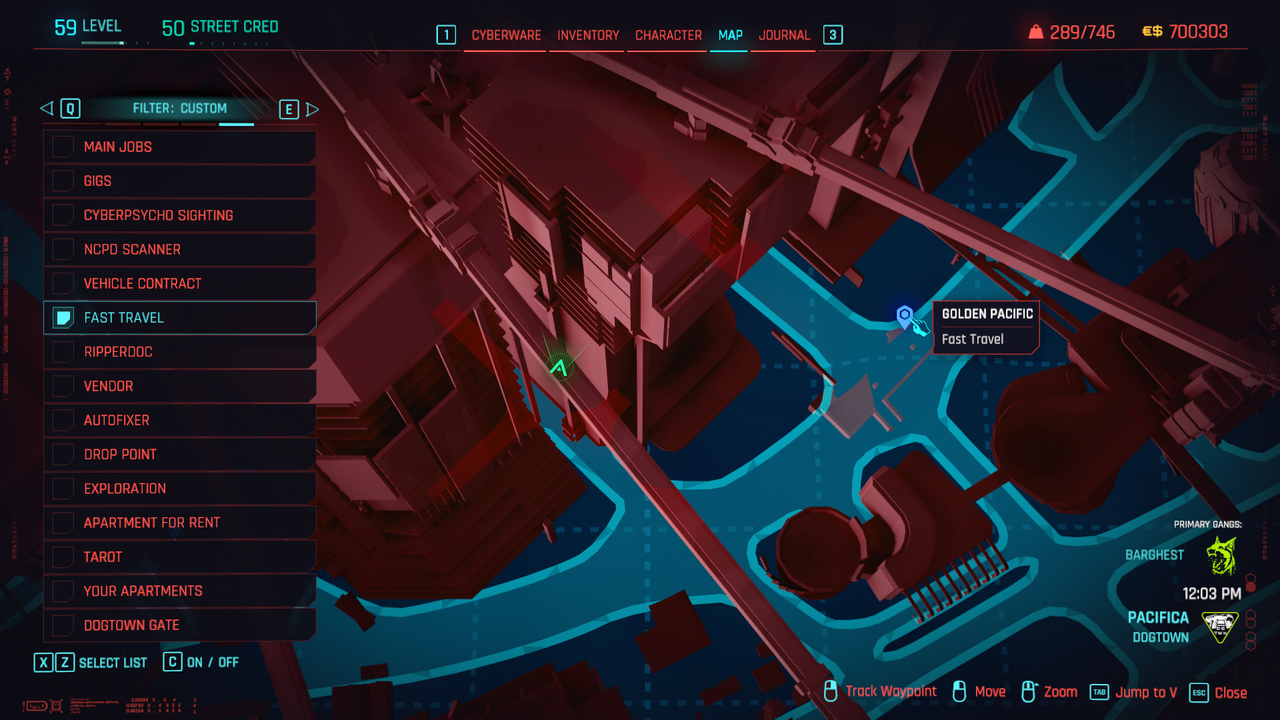Go to the Character tab

pyautogui.click(x=668, y=35)
